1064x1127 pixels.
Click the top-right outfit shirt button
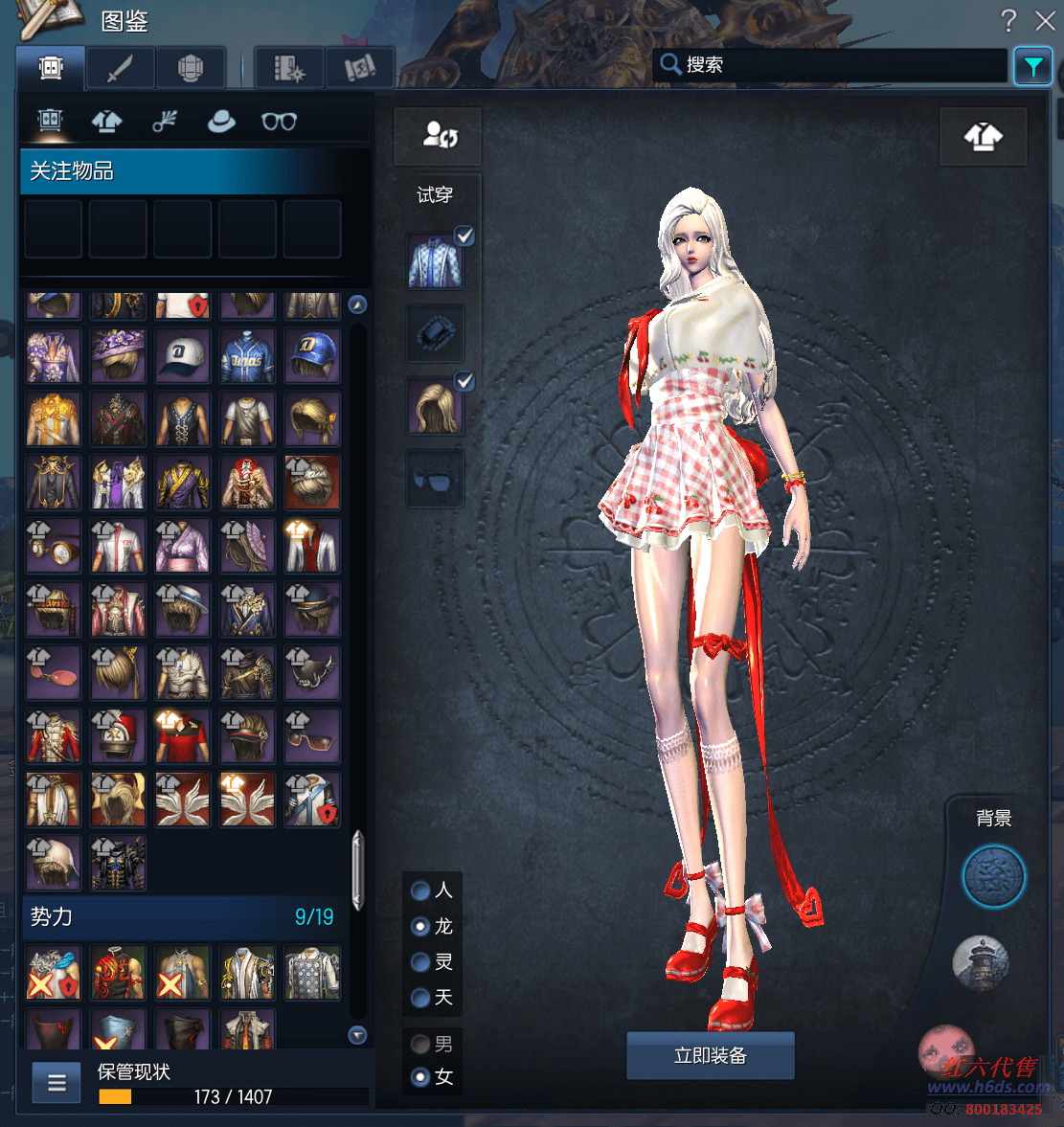[x=983, y=137]
